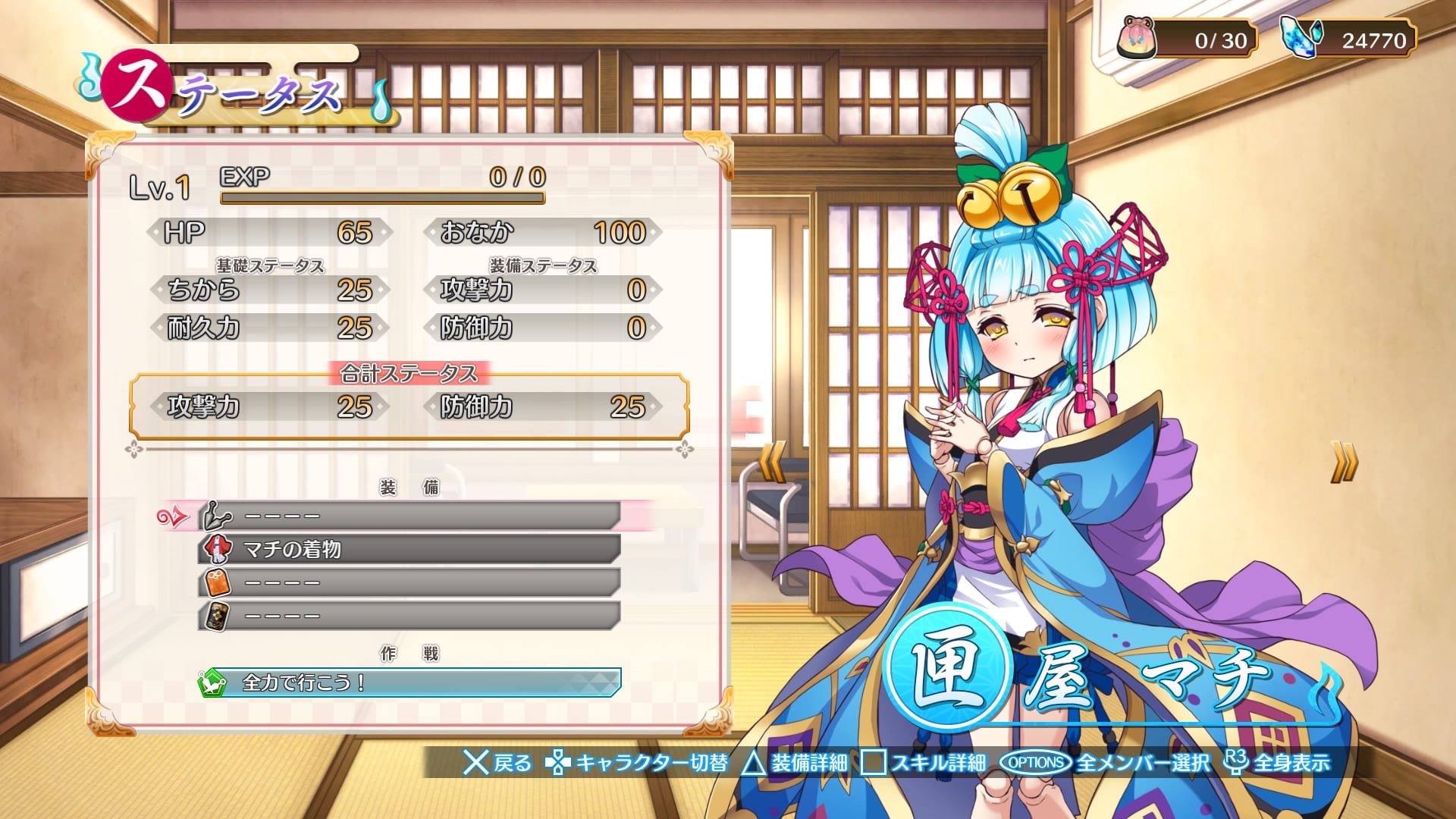Open the 全力で行こう！ strategy setting
Screen dimensions: 1456x819
pyautogui.click(x=409, y=682)
